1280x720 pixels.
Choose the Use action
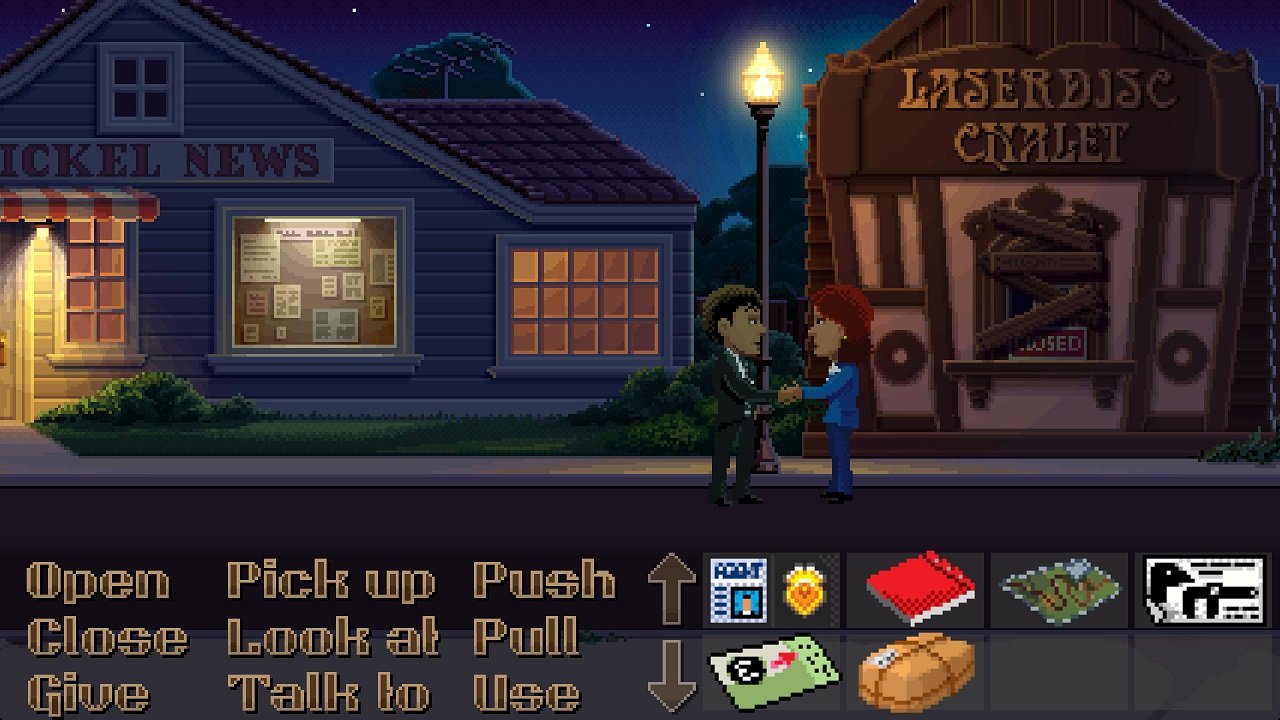tap(530, 692)
